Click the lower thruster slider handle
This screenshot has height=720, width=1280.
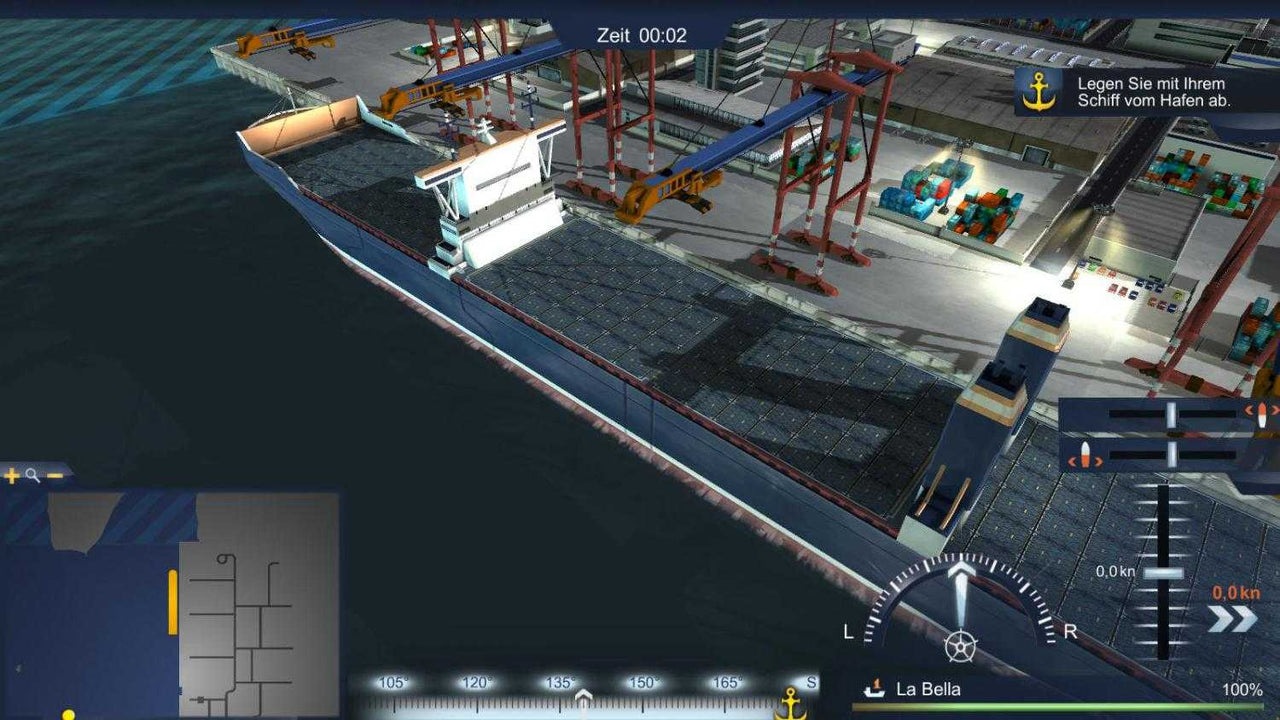point(1170,455)
